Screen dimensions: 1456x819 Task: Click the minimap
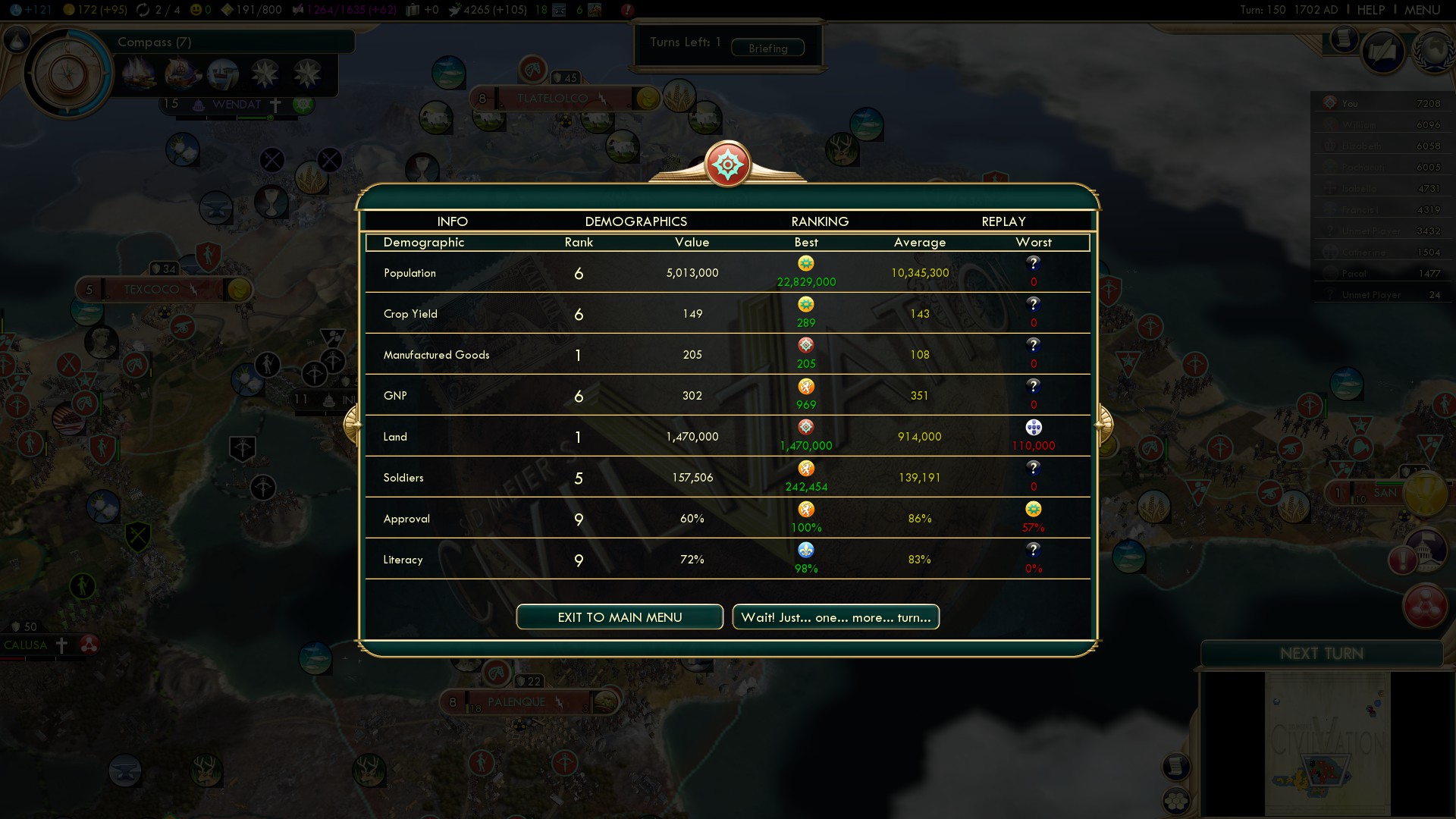pyautogui.click(x=1327, y=743)
